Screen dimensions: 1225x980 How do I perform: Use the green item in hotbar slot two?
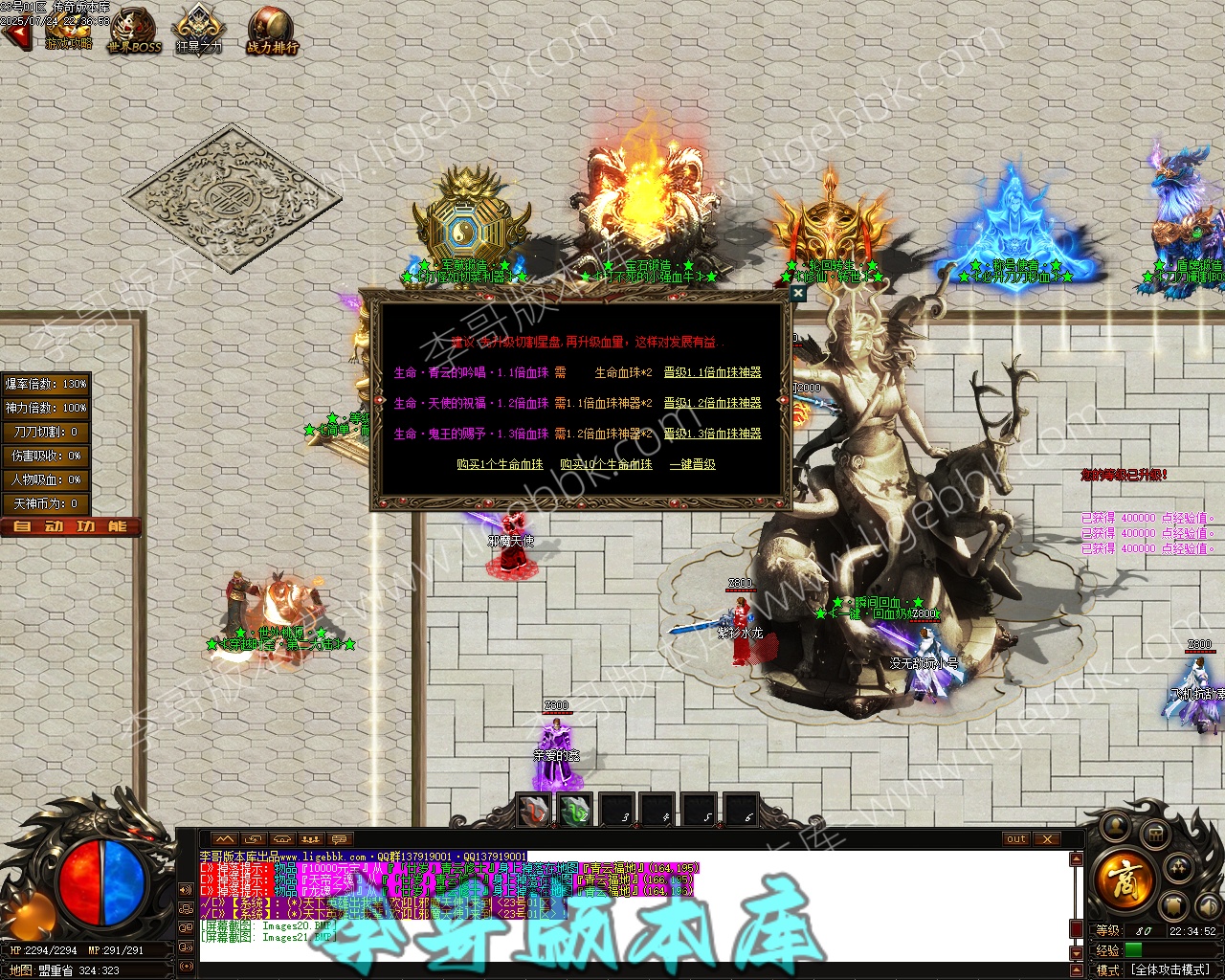click(x=575, y=811)
